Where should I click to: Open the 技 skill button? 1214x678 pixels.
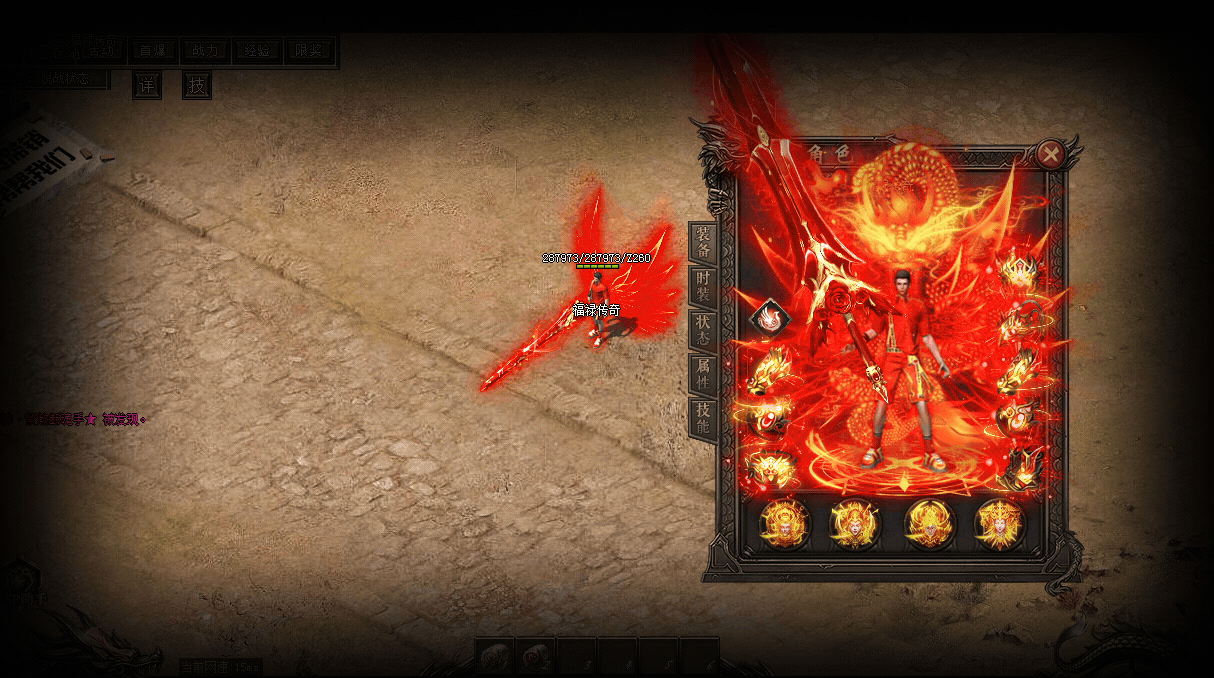[x=197, y=86]
